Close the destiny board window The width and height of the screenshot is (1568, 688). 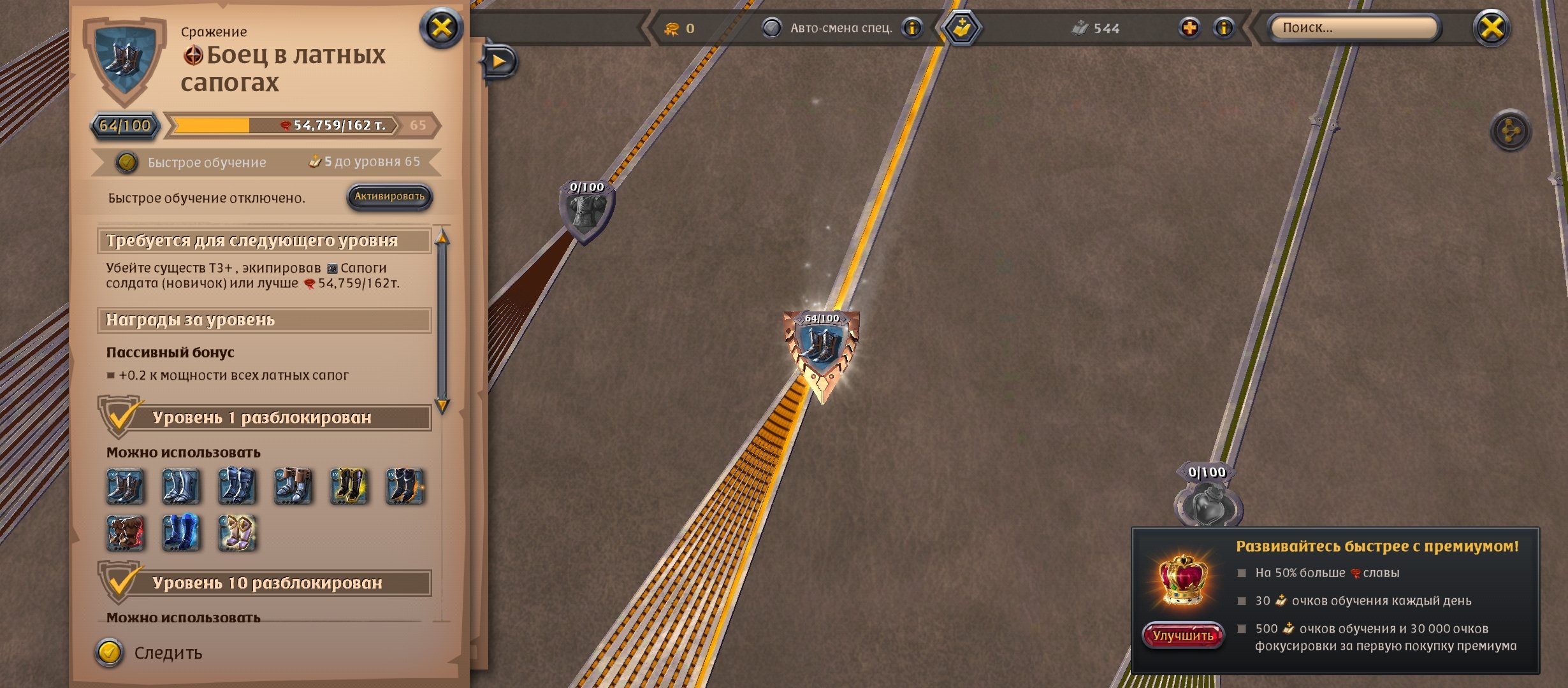[1492, 28]
